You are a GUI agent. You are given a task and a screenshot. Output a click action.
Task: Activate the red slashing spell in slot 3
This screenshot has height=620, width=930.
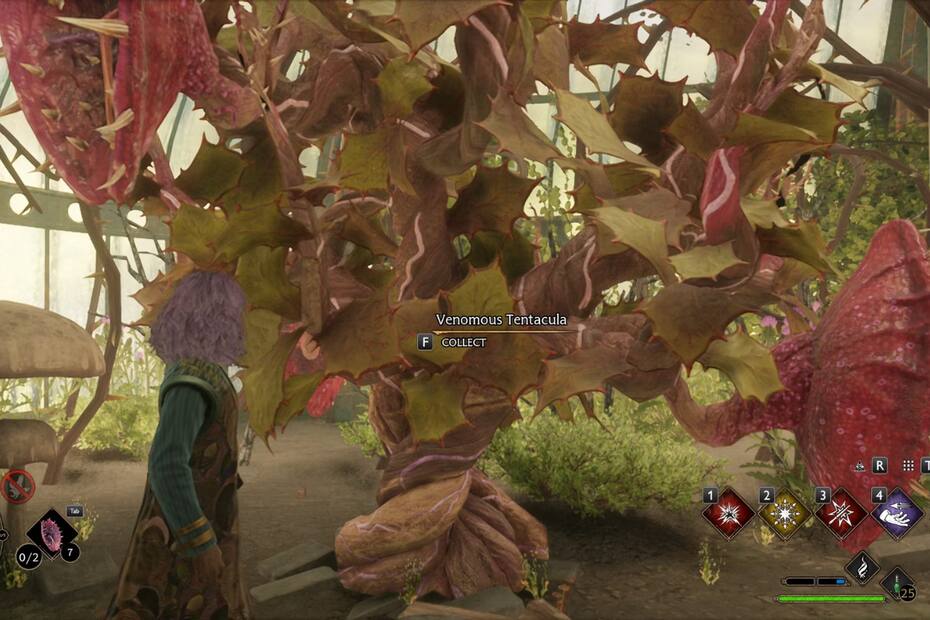(x=841, y=514)
